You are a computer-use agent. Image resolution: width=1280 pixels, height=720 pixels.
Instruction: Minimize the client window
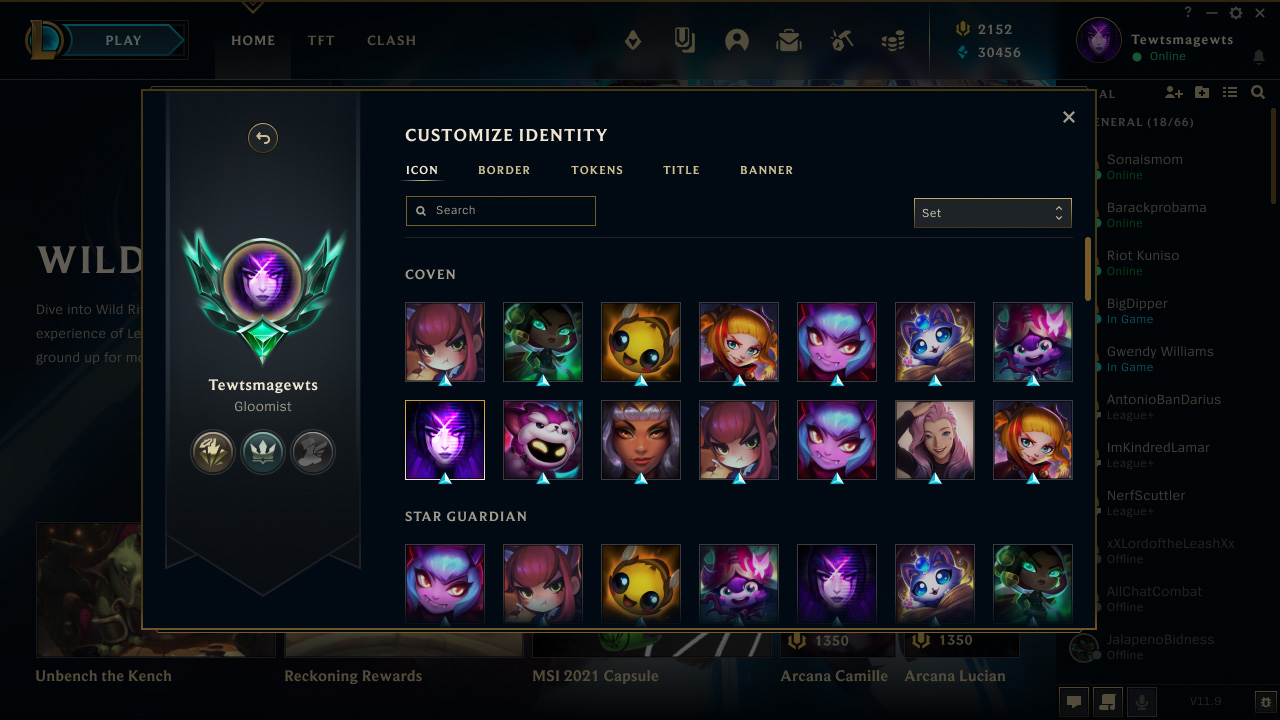pos(1212,13)
